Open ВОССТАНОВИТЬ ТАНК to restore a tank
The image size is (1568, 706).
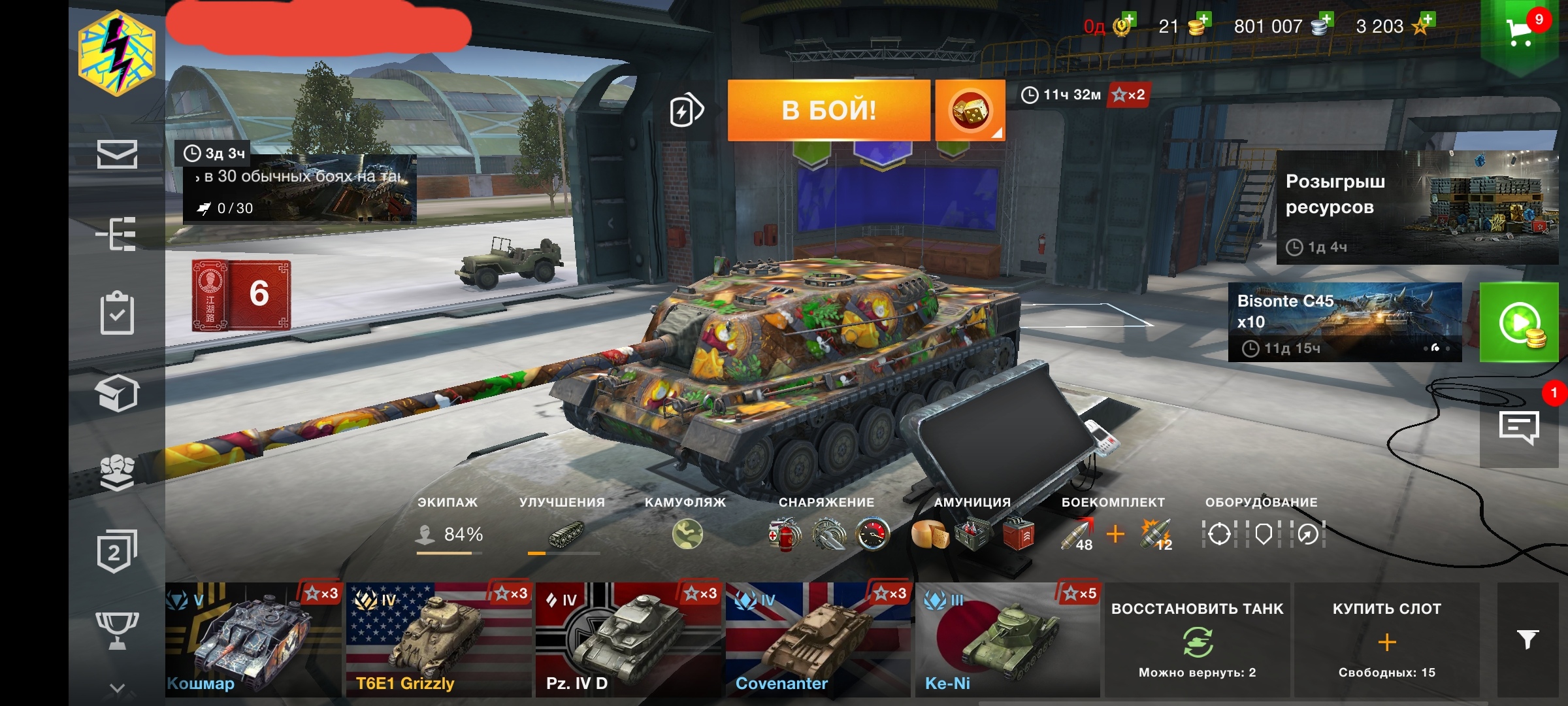click(x=1197, y=639)
